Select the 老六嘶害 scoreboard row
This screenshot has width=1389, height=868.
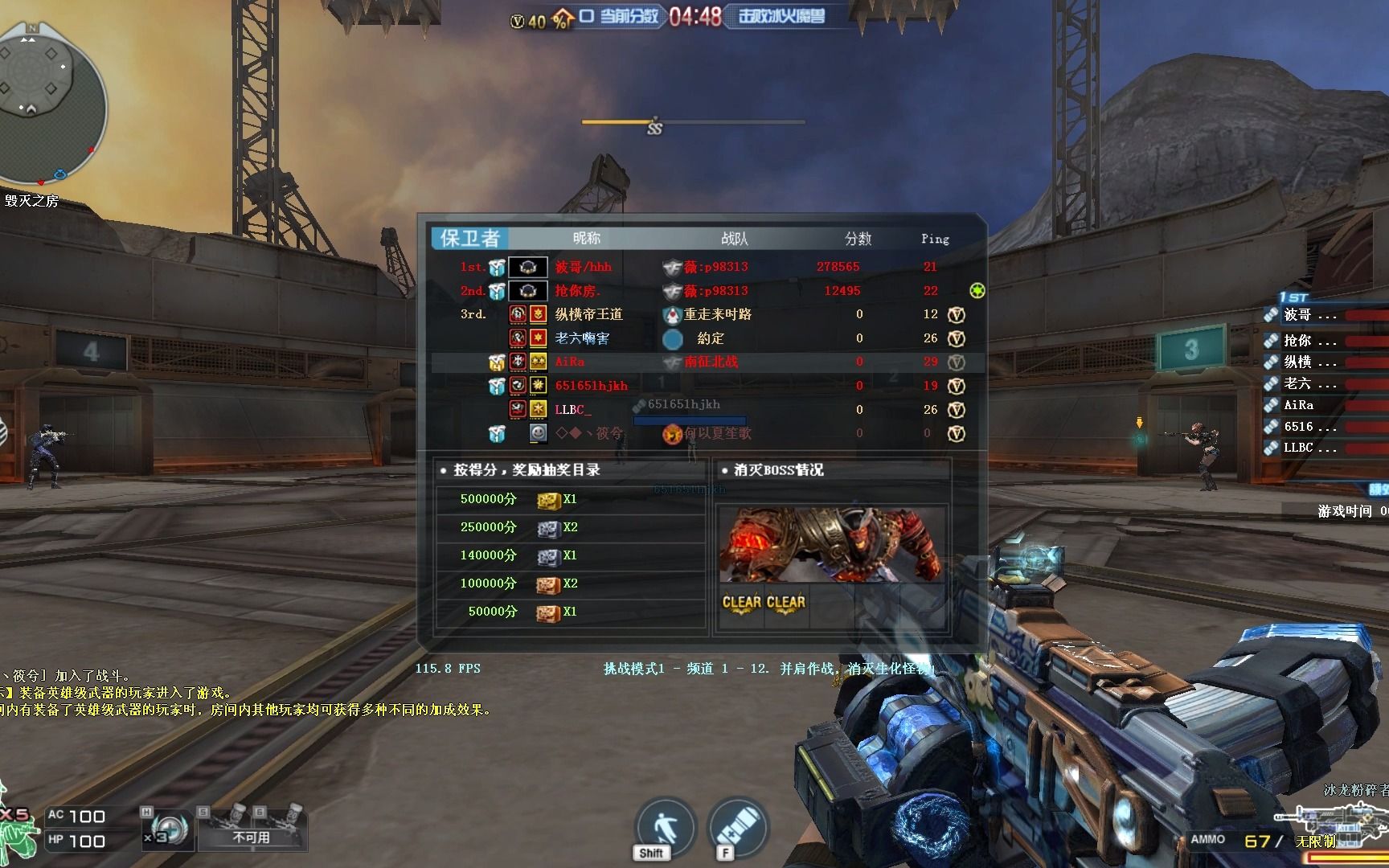582,338
